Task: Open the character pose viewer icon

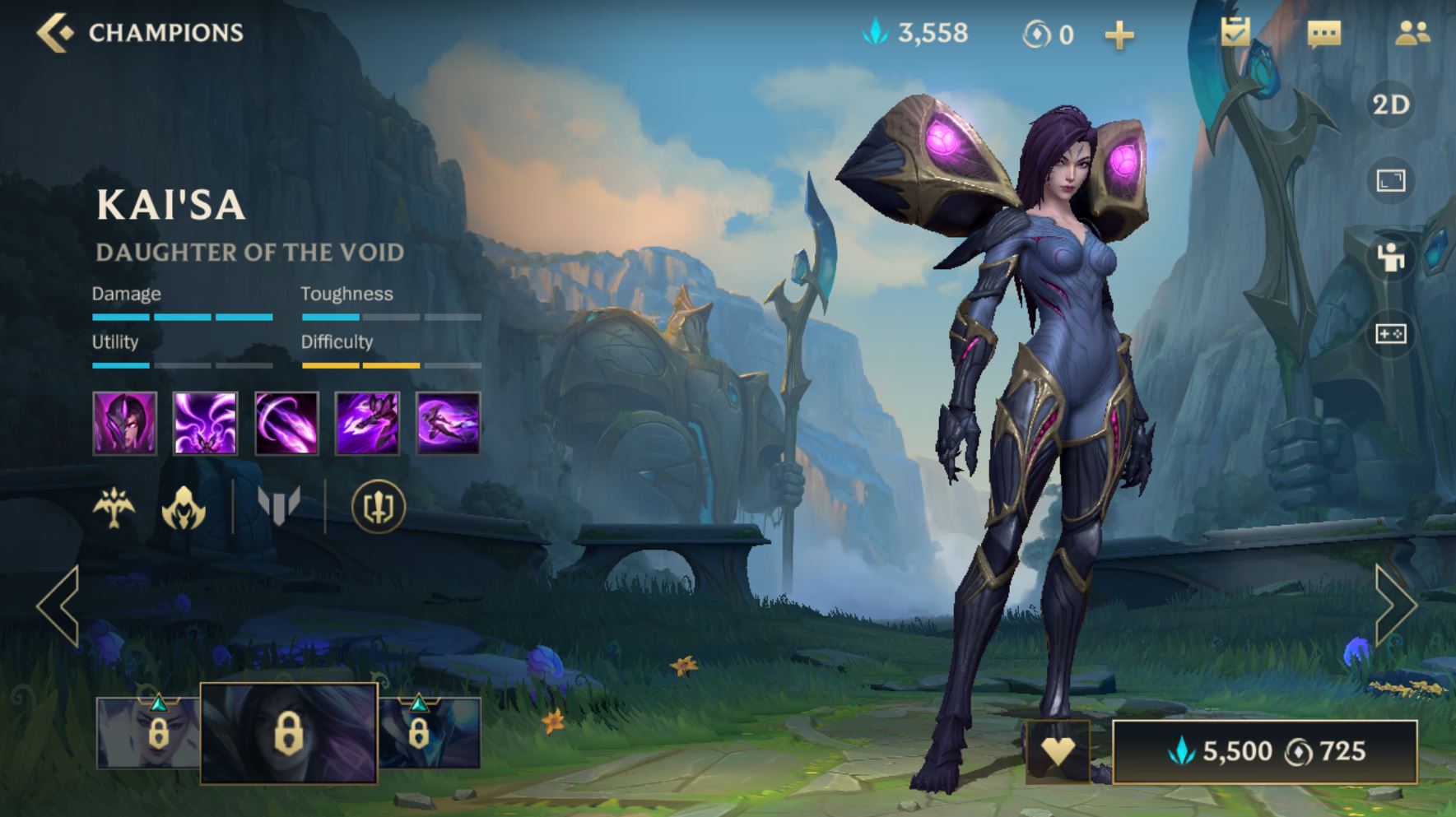Action: click(1390, 258)
